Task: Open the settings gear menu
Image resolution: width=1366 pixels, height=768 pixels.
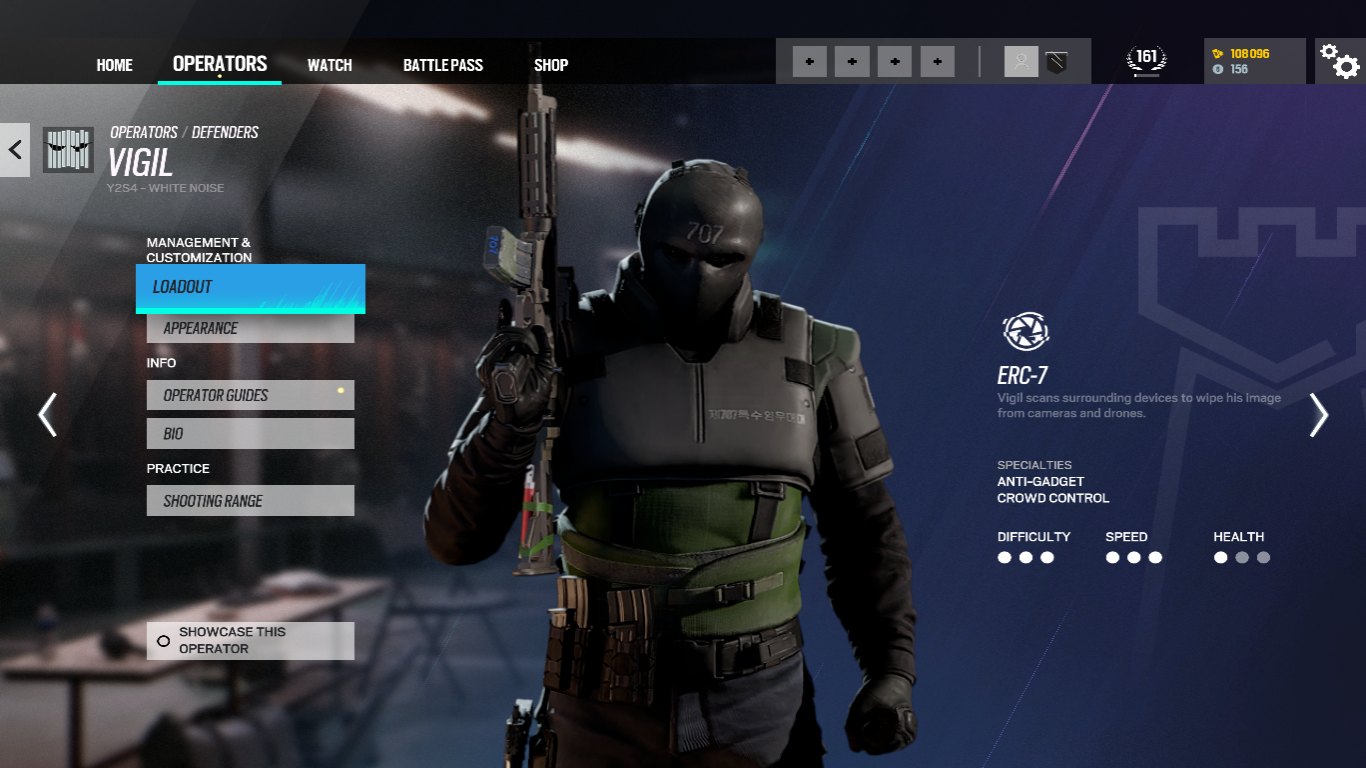Action: [1339, 61]
